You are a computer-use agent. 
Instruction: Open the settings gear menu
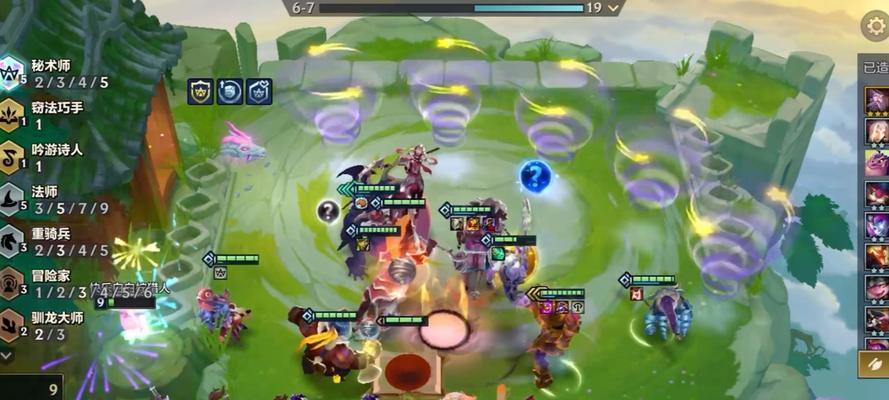coord(874,24)
